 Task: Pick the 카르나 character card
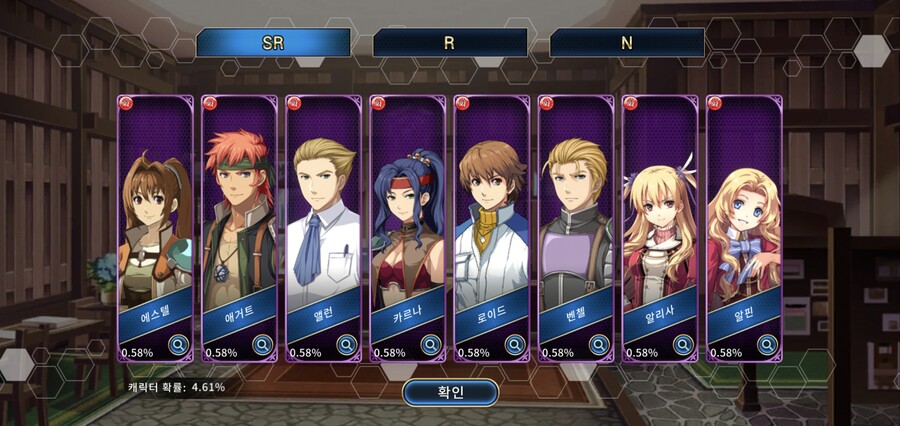(x=407, y=220)
